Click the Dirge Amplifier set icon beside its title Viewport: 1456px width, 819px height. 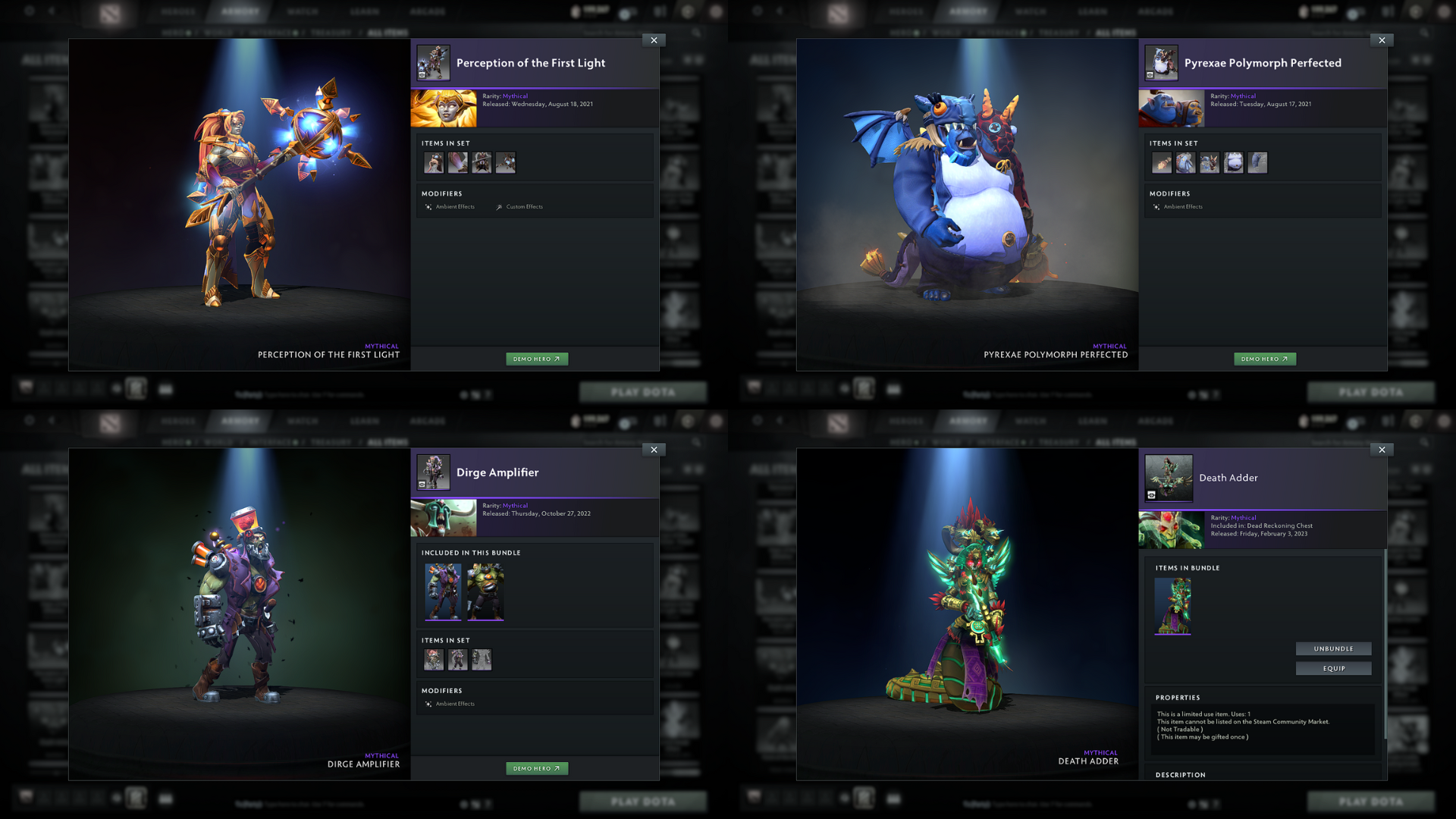tap(434, 472)
